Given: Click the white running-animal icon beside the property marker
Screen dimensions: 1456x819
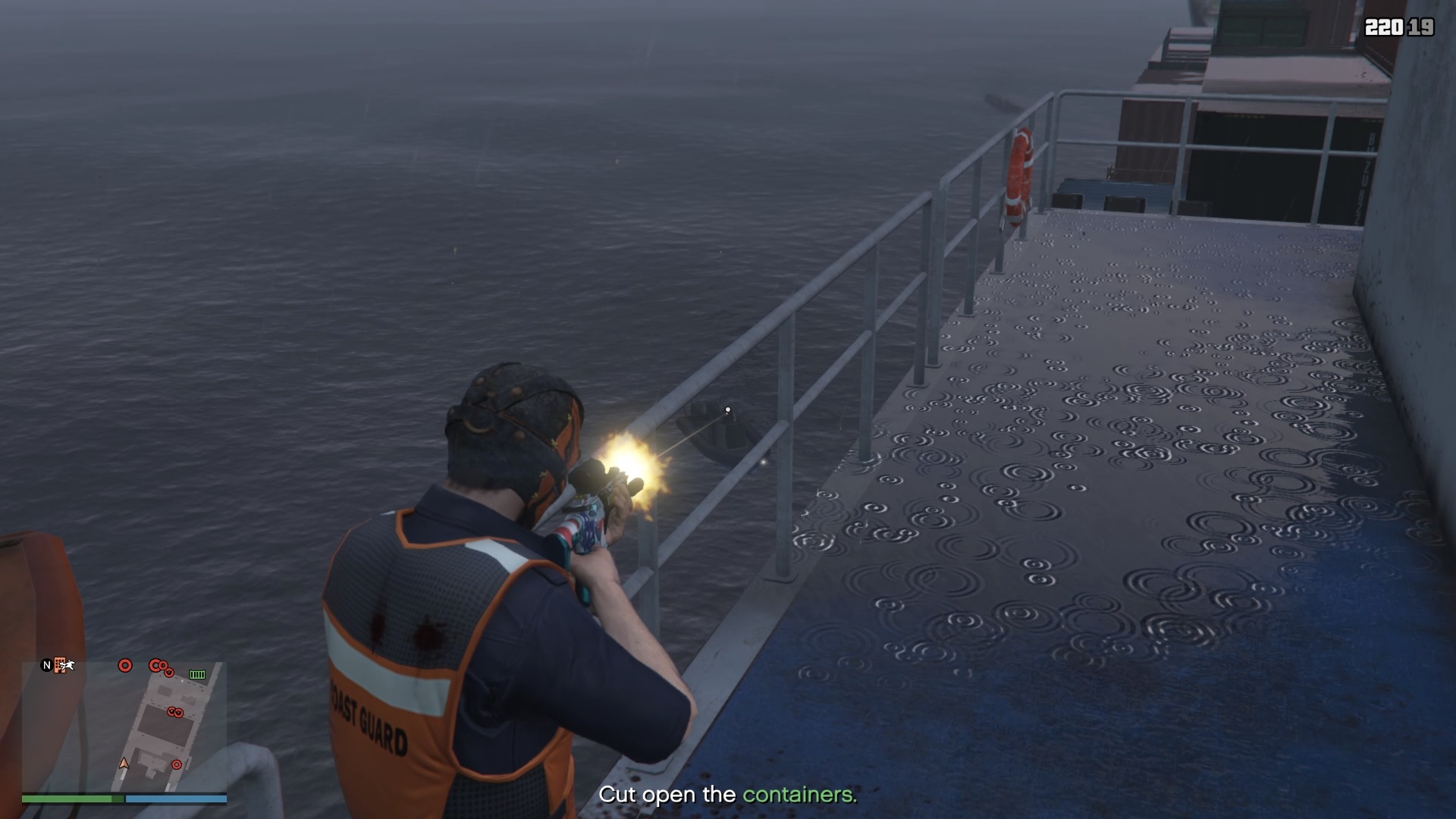Looking at the screenshot, I should coord(67,665).
